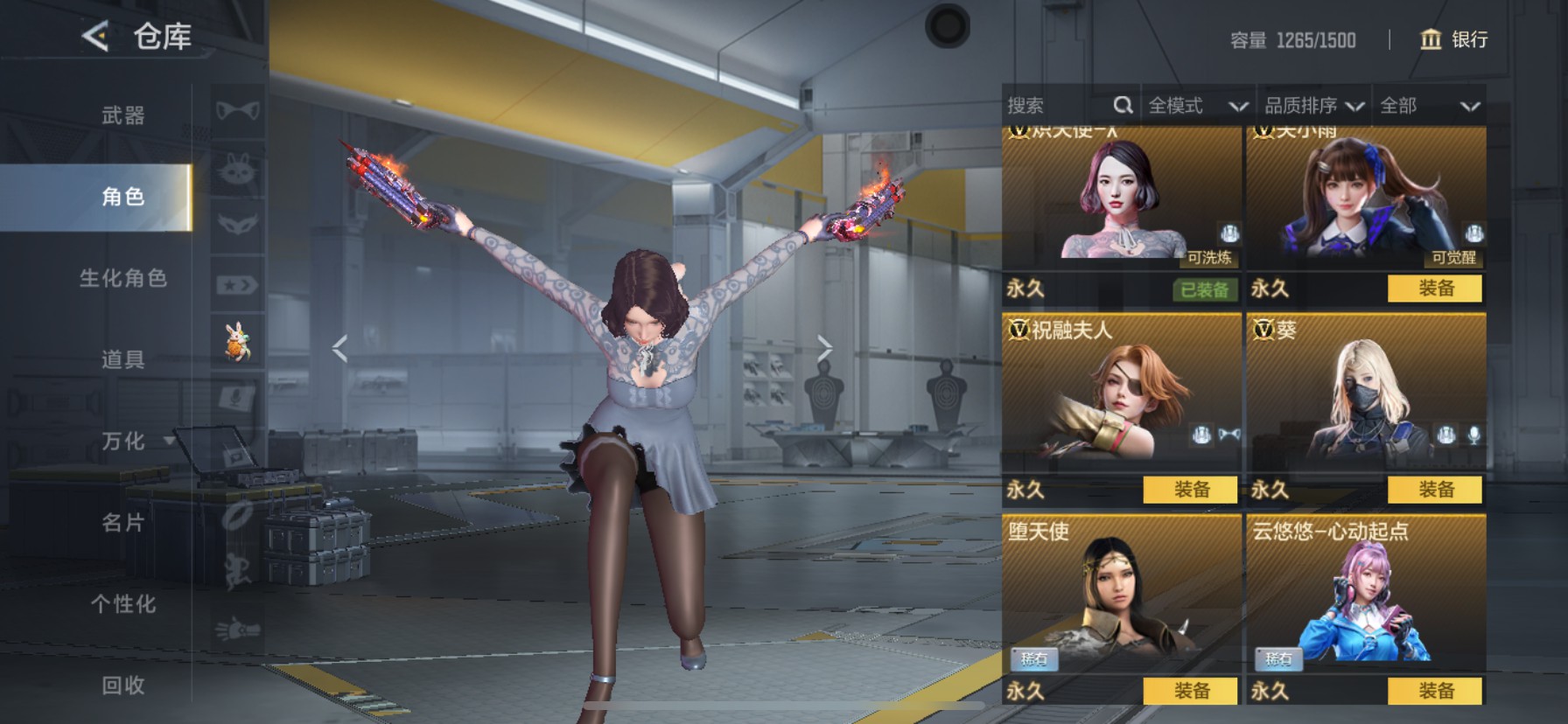Viewport: 1568px width, 724px height.
Task: Select the rabbit-with-carrot accessory icon
Action: pyautogui.click(x=237, y=341)
